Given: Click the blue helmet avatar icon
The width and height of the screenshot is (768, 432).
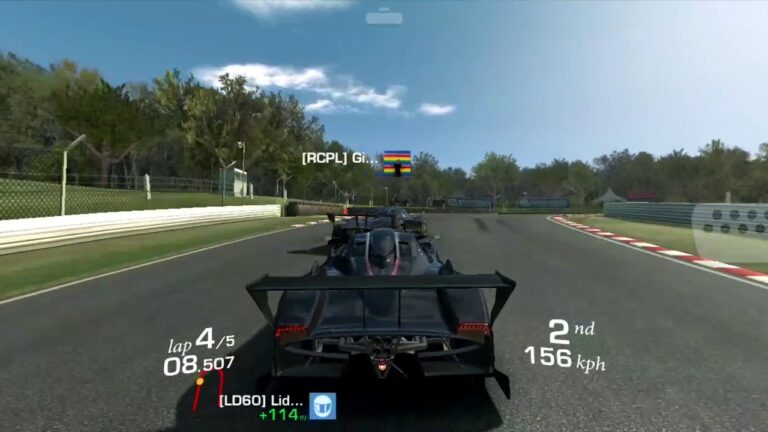Looking at the screenshot, I should point(322,405).
